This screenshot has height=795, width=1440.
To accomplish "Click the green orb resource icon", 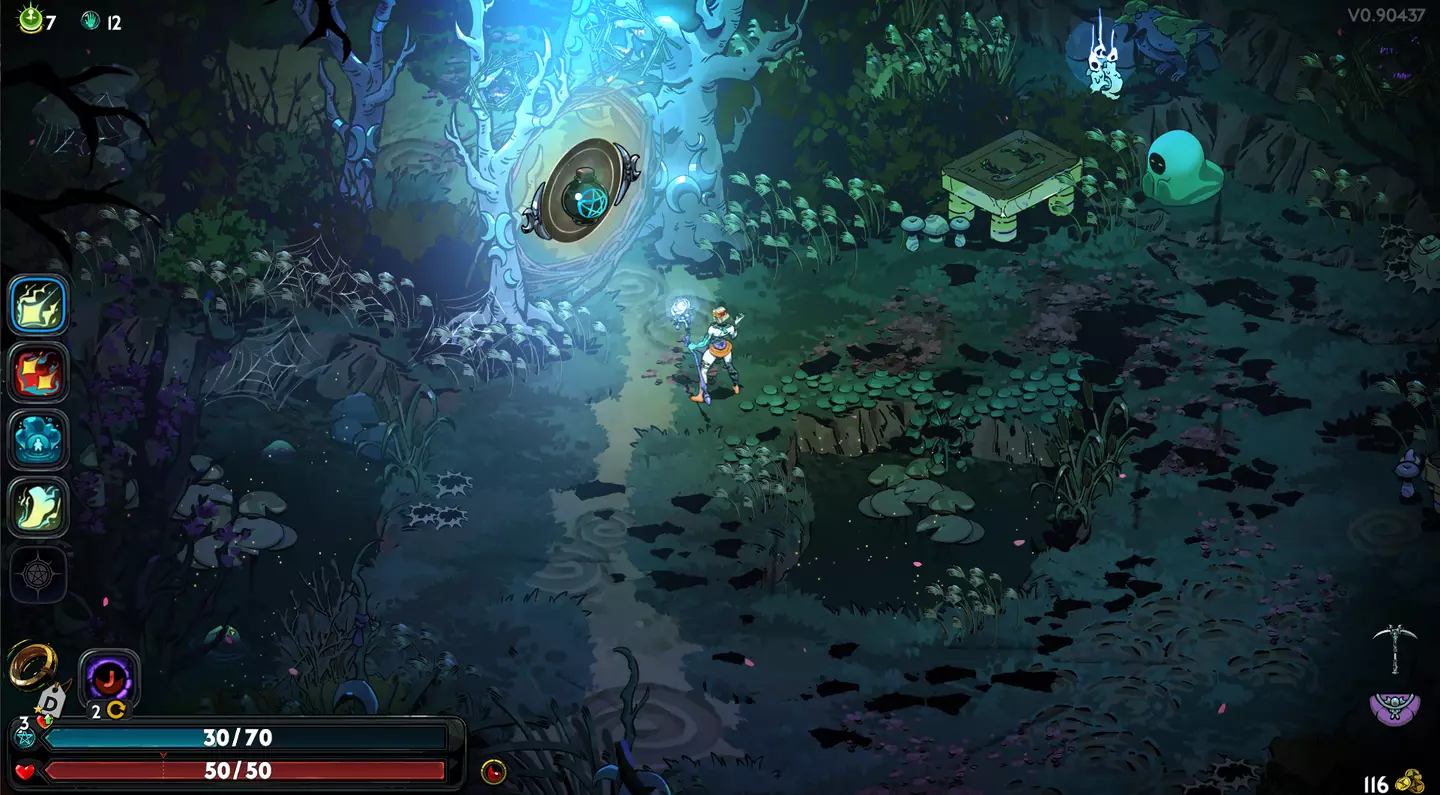I will (29, 19).
